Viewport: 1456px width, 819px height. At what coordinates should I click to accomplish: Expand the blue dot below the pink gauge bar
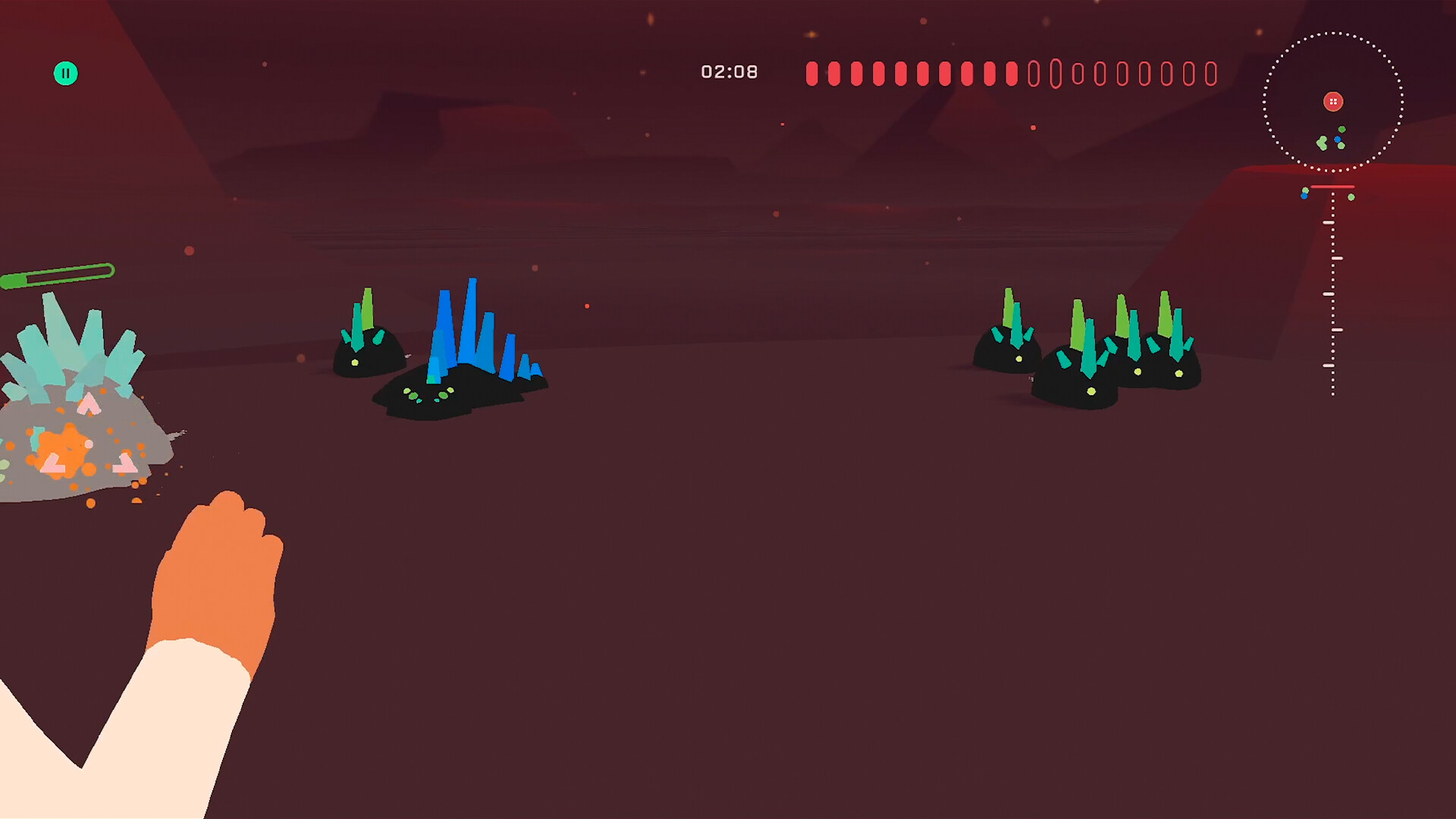click(1305, 197)
